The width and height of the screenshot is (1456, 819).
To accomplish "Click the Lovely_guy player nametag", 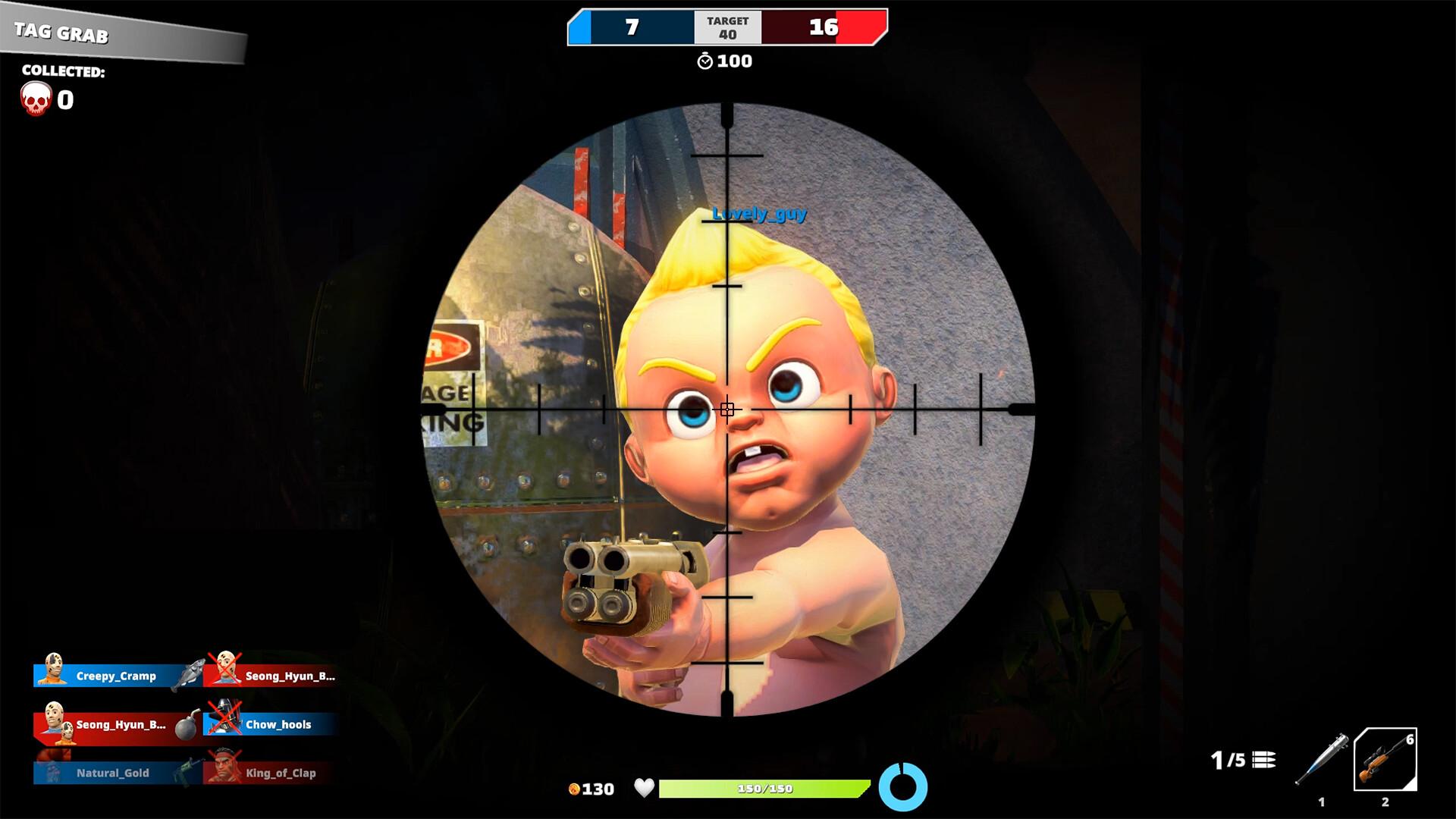I will 760,215.
